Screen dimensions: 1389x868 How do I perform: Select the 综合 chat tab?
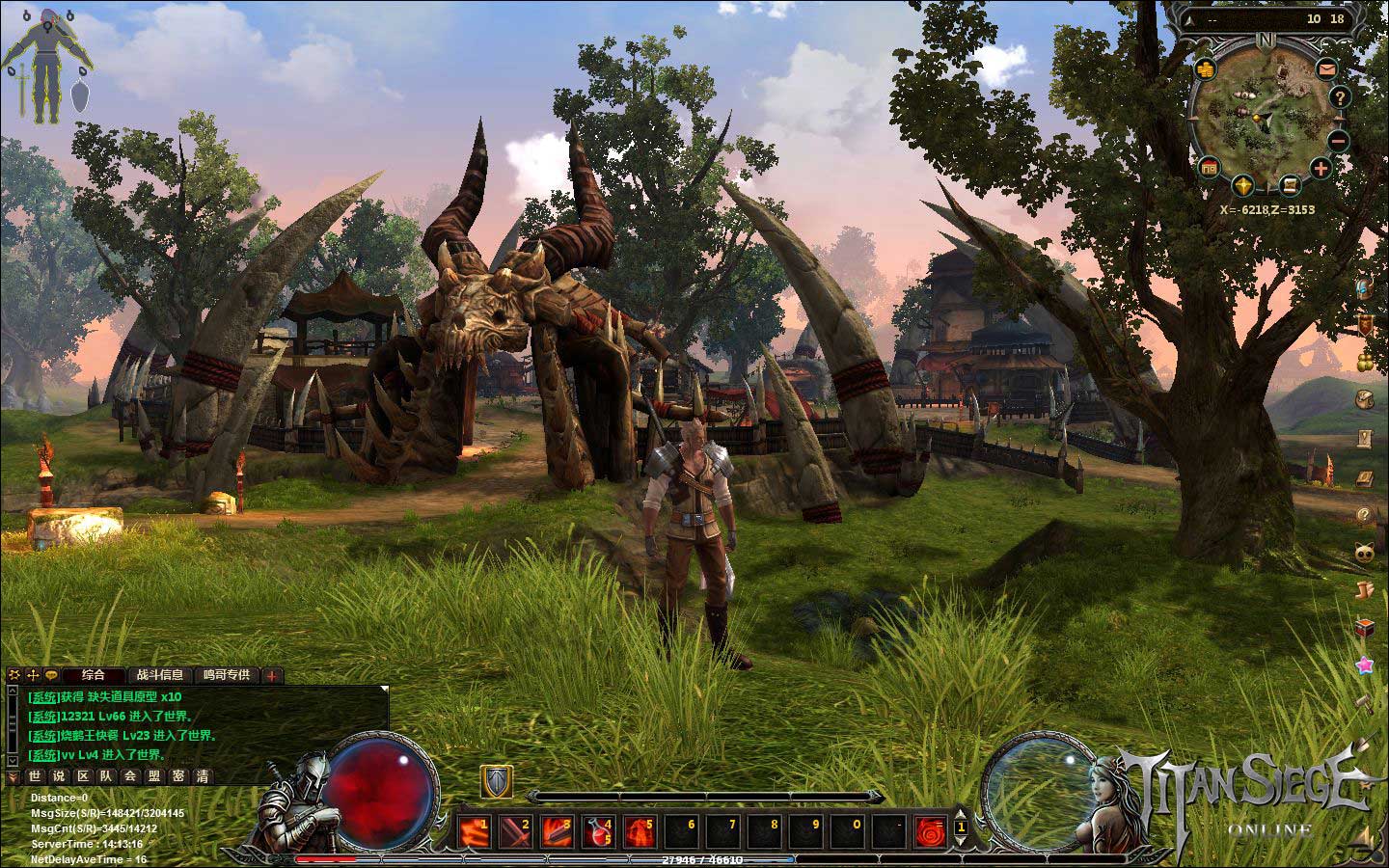coord(94,675)
